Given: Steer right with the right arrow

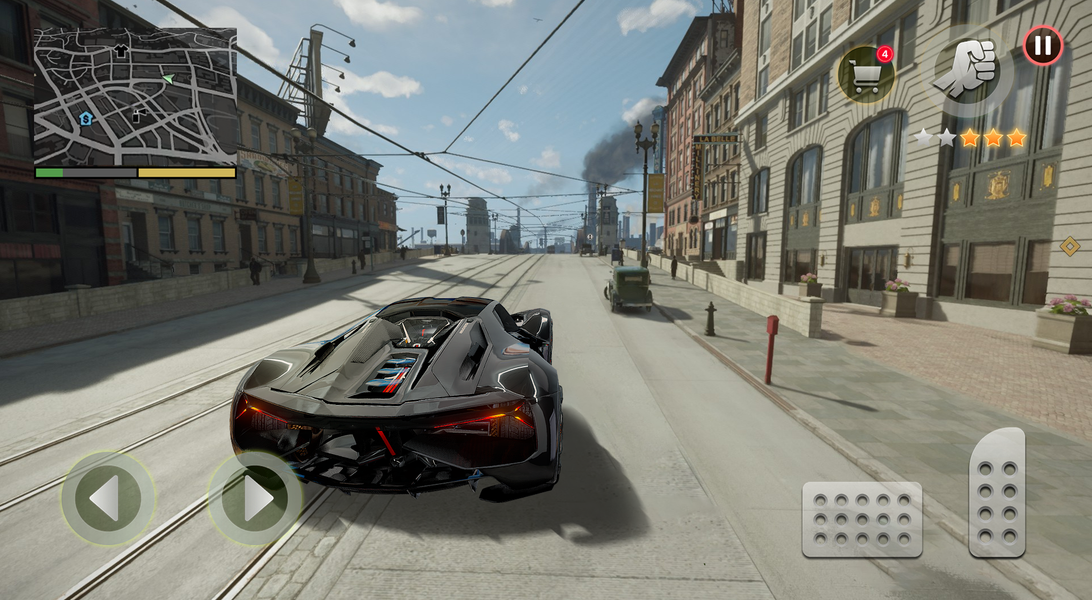Looking at the screenshot, I should pos(255,498).
